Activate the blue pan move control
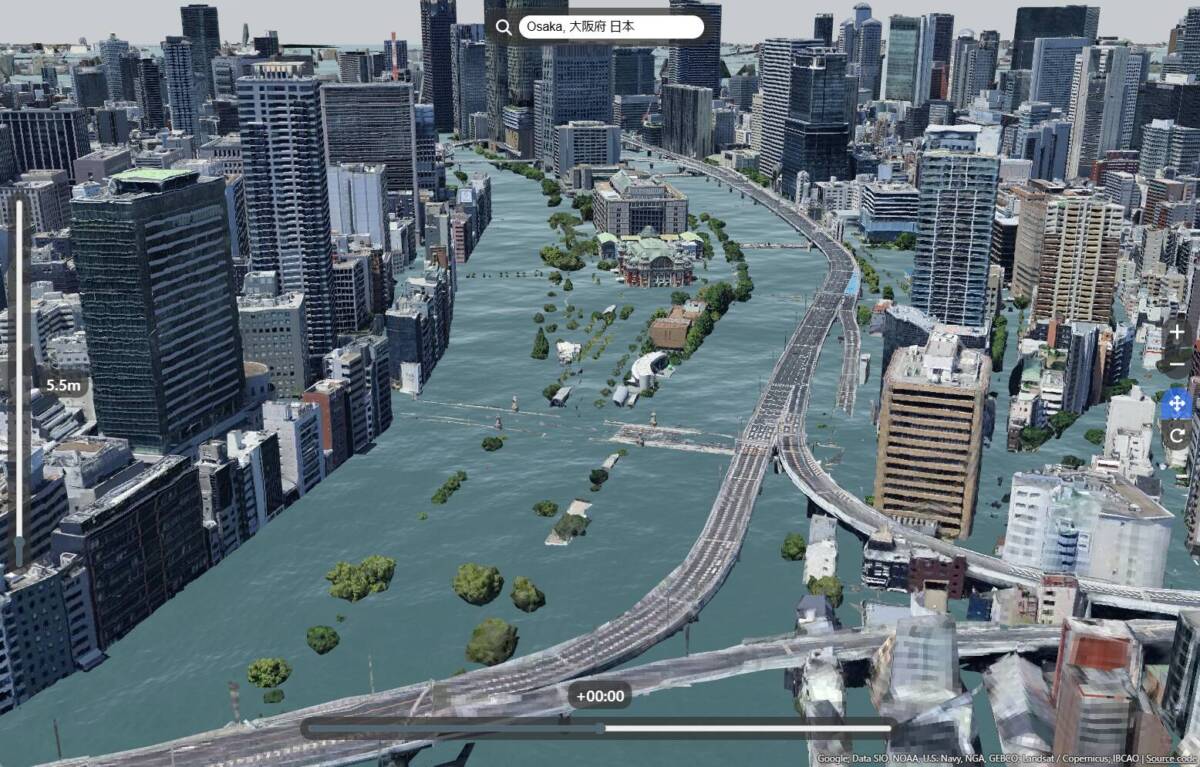This screenshot has width=1200, height=767. point(1176,404)
